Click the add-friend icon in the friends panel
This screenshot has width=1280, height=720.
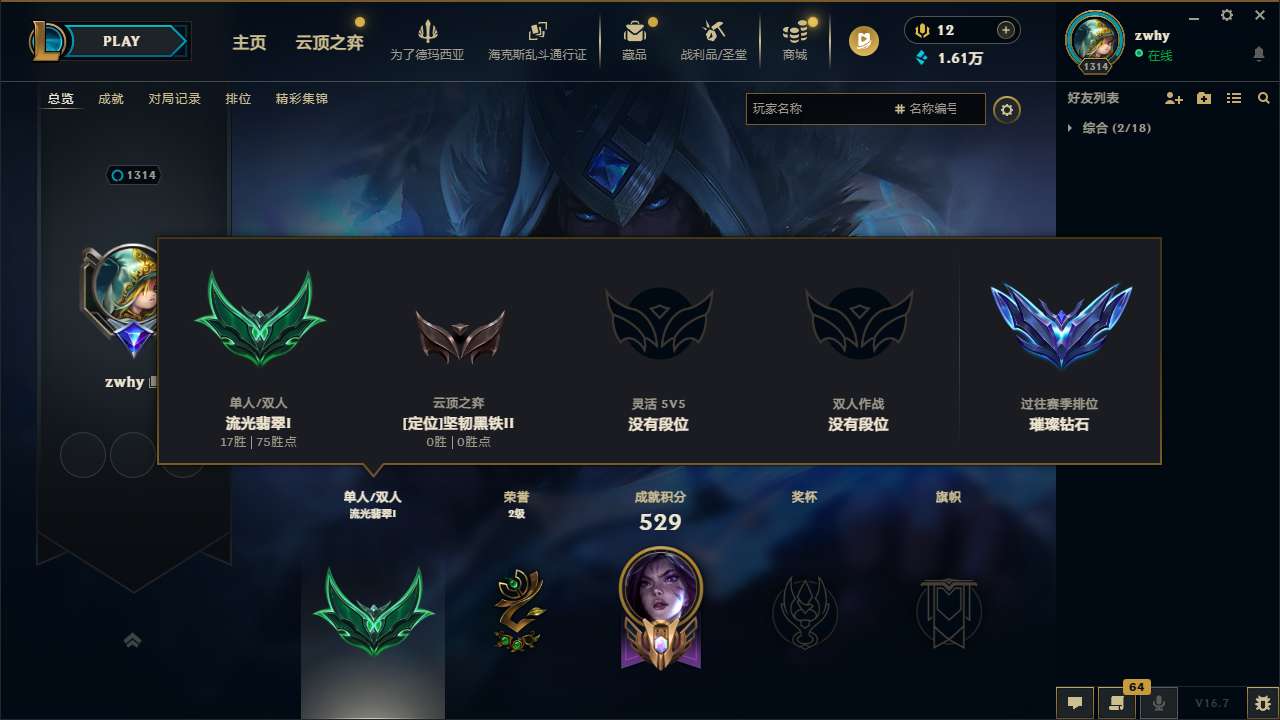pos(1172,98)
